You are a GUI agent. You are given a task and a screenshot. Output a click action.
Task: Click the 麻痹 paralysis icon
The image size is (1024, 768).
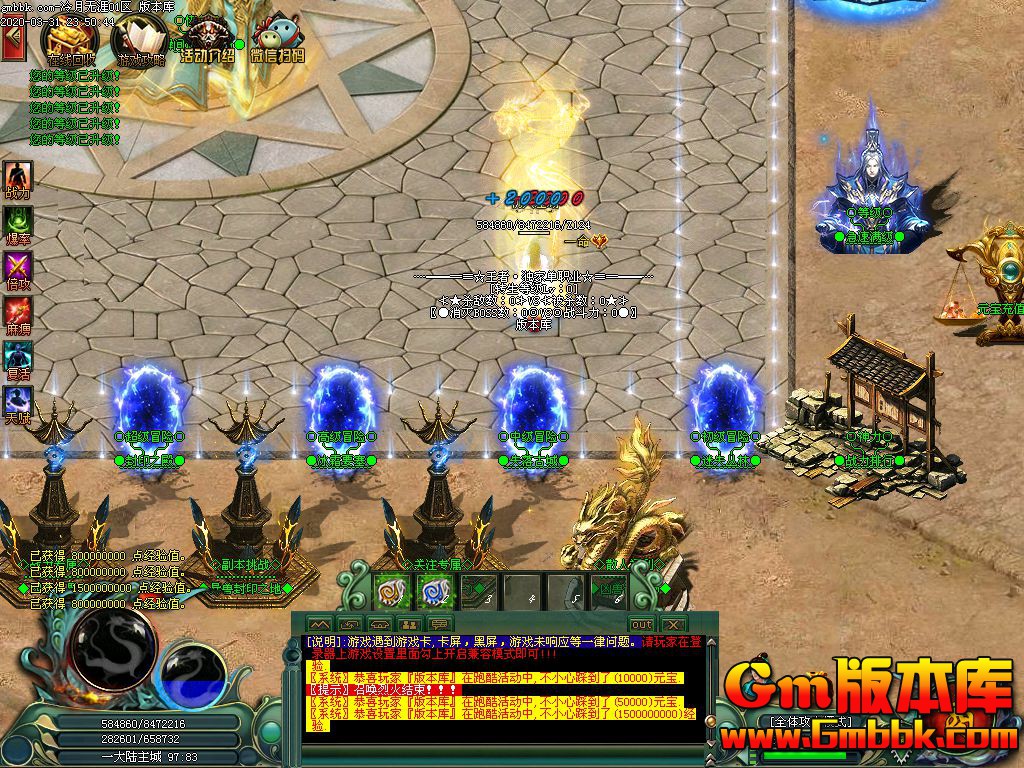click(18, 313)
